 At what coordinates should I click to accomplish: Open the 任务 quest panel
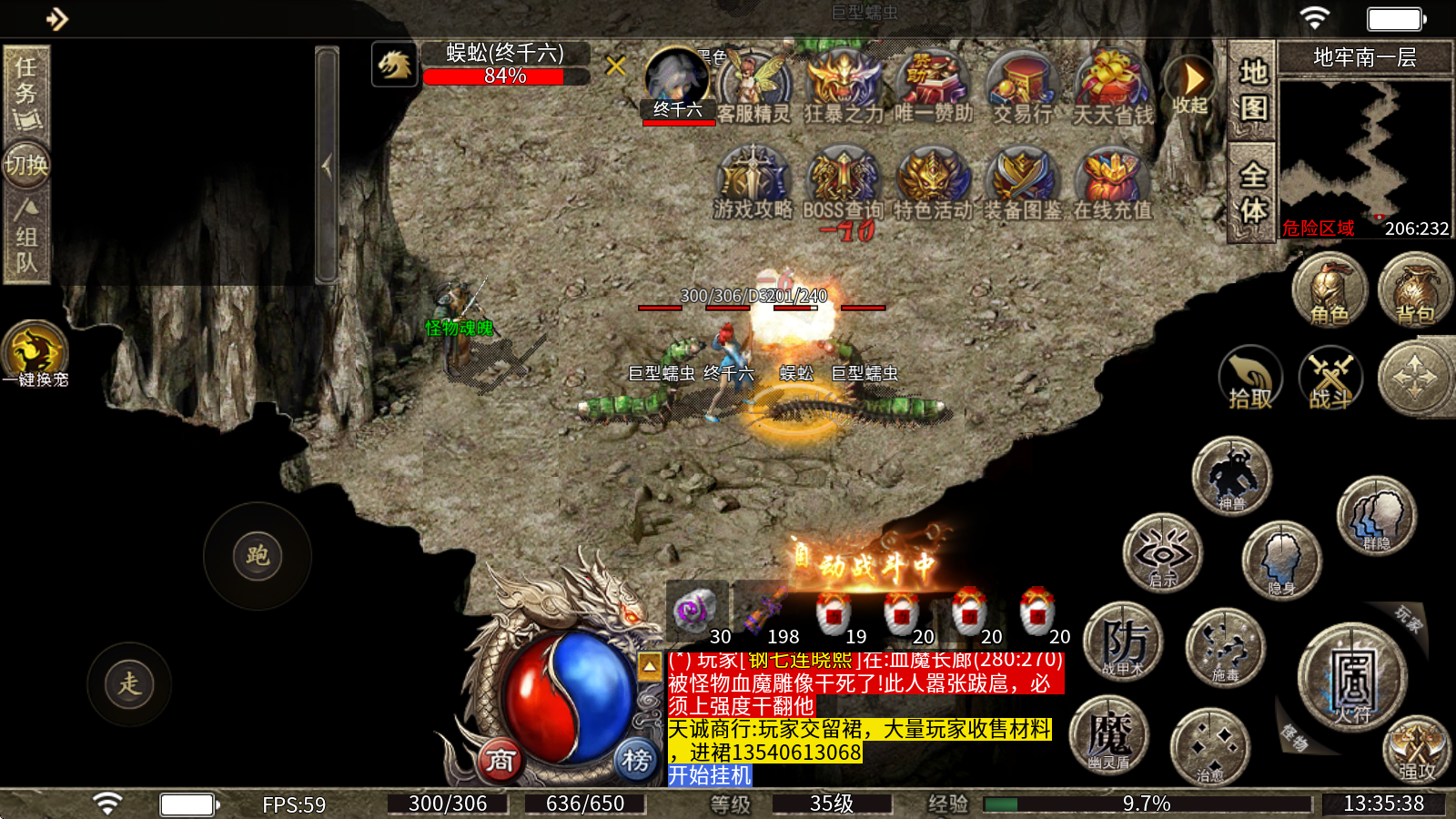(x=25, y=91)
